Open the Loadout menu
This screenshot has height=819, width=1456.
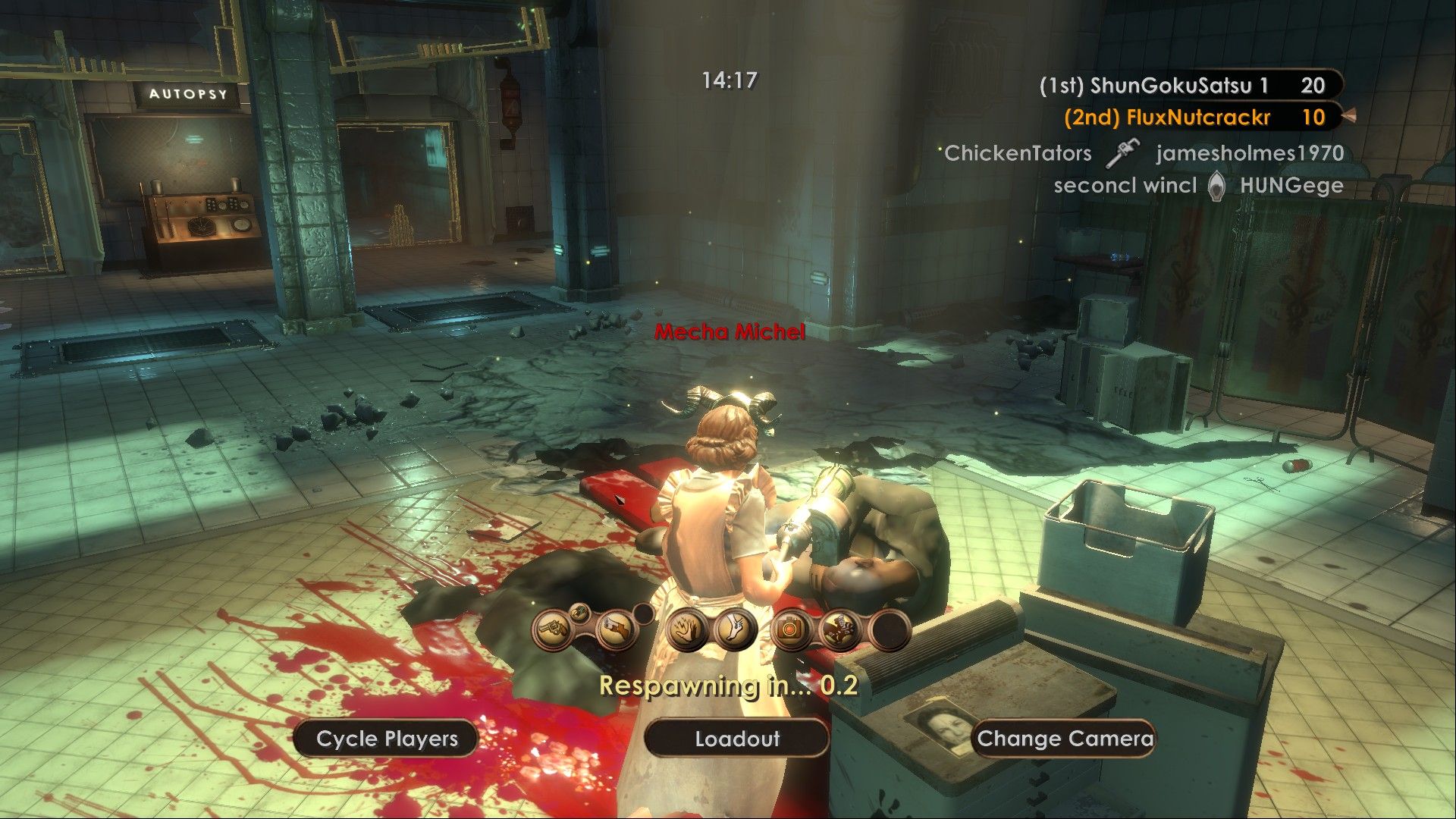736,739
